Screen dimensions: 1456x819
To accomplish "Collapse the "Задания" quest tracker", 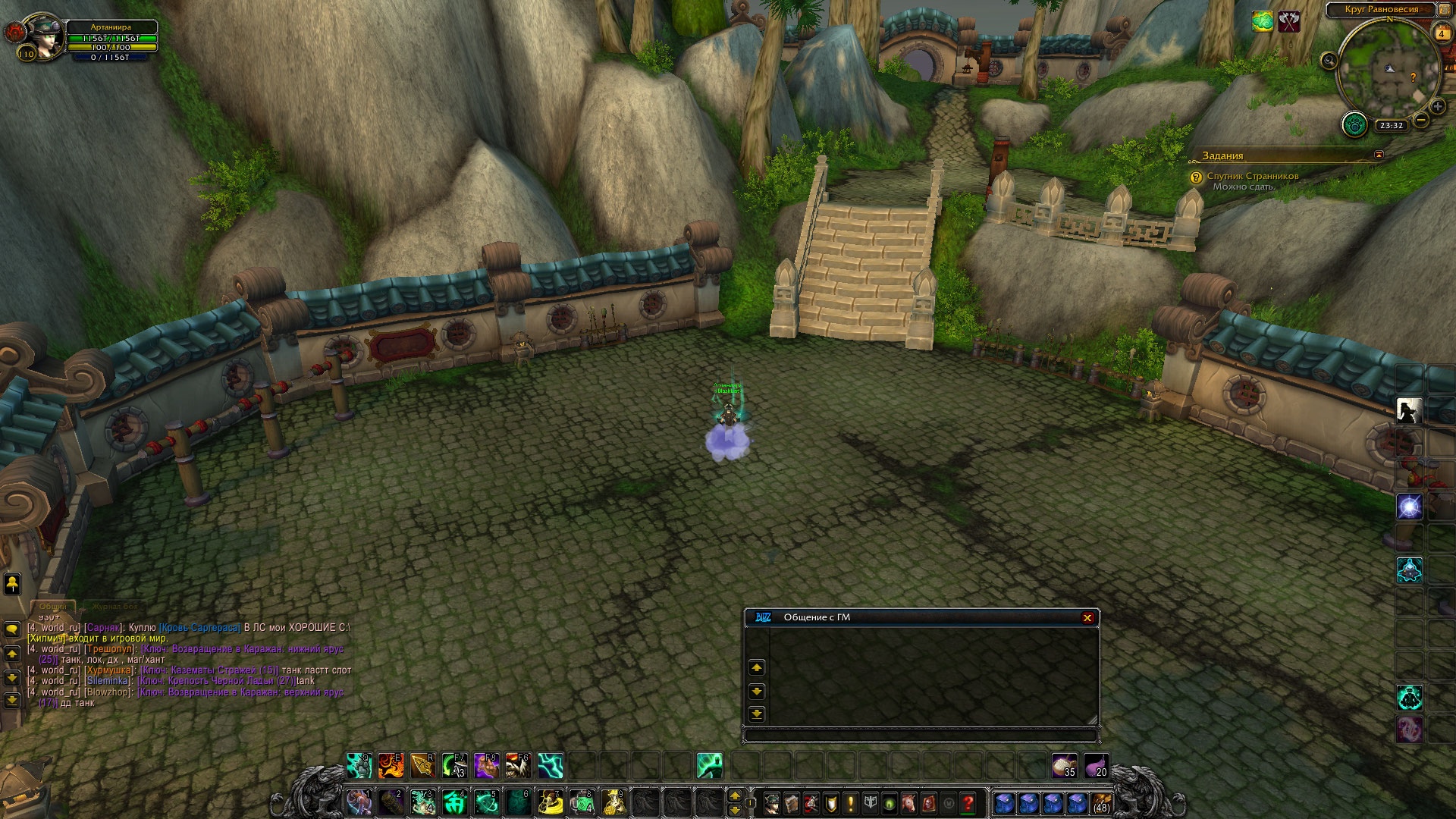I will pyautogui.click(x=1379, y=155).
